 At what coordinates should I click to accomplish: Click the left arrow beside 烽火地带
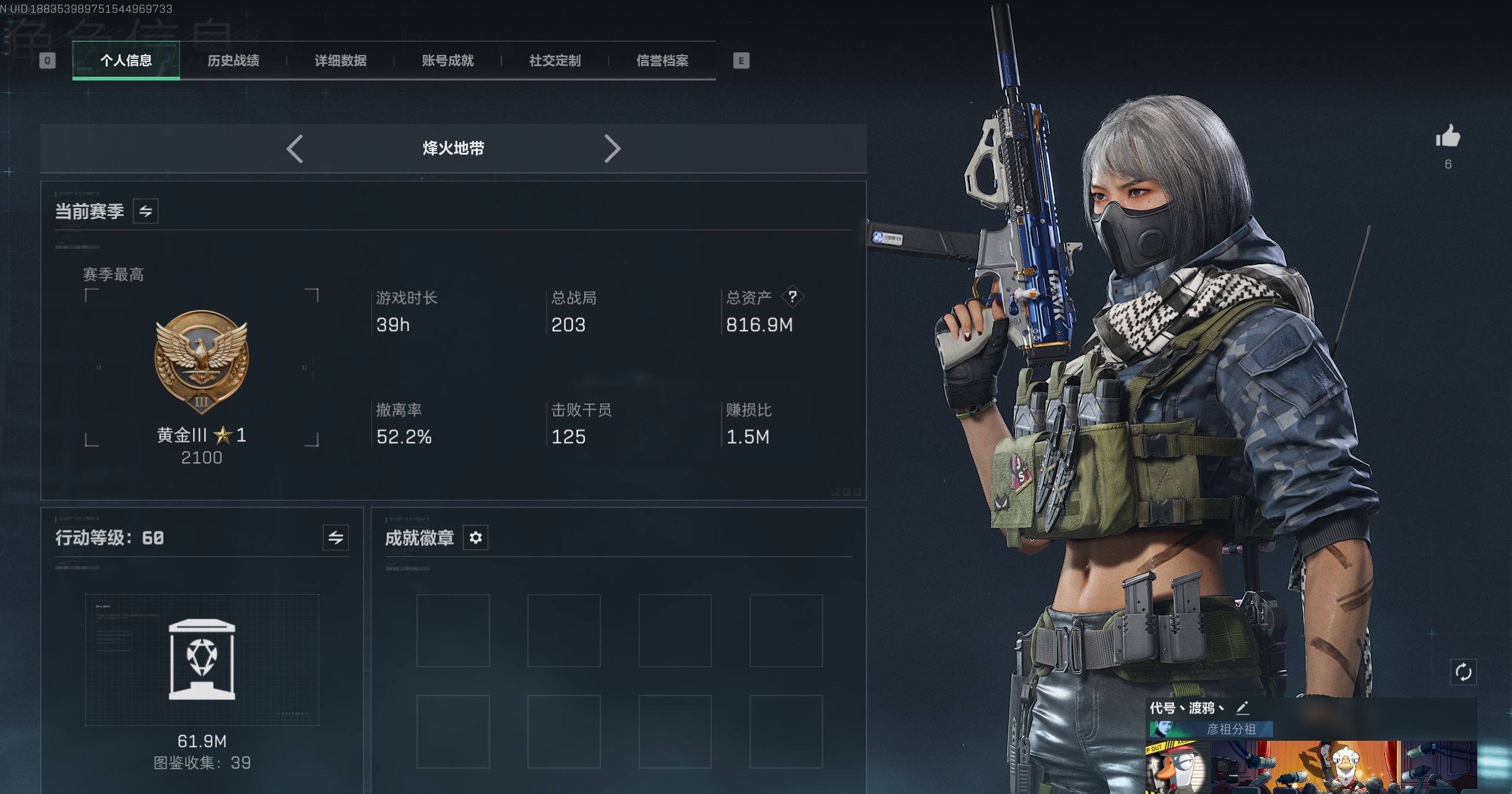(295, 149)
